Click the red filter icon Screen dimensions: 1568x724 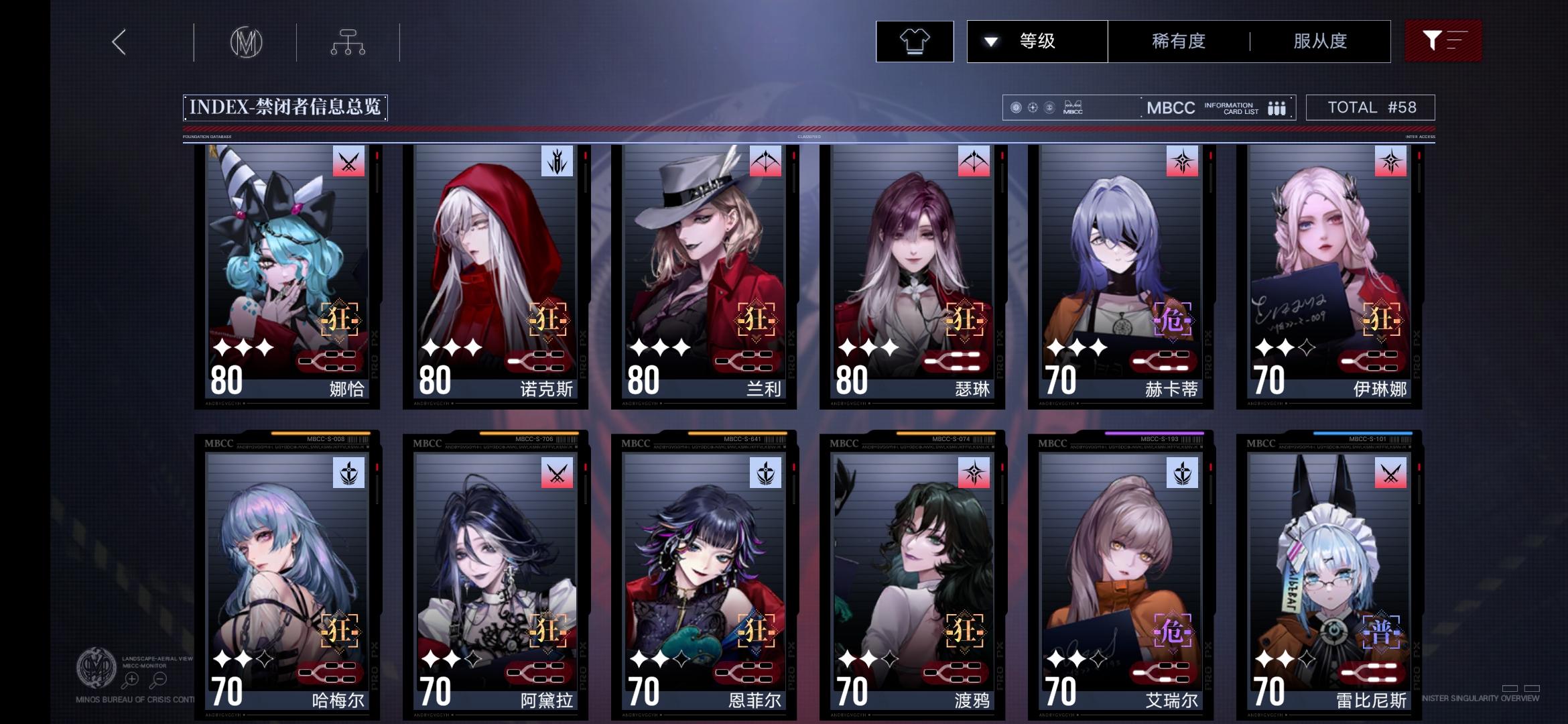point(1445,41)
